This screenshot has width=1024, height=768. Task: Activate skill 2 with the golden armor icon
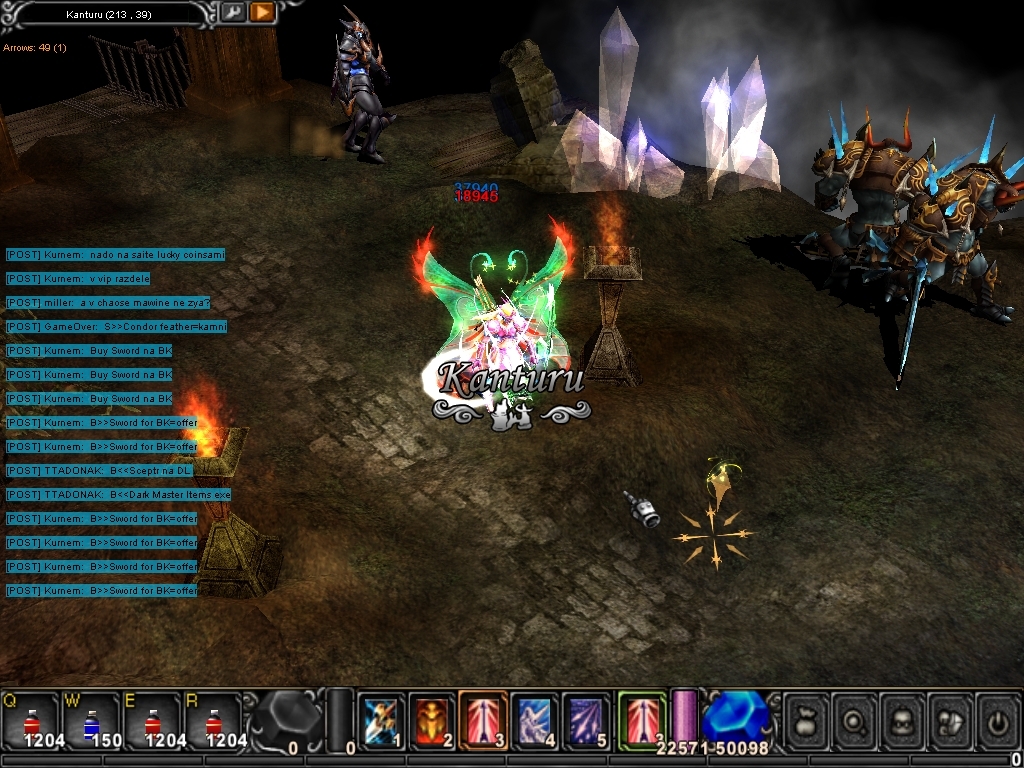432,720
